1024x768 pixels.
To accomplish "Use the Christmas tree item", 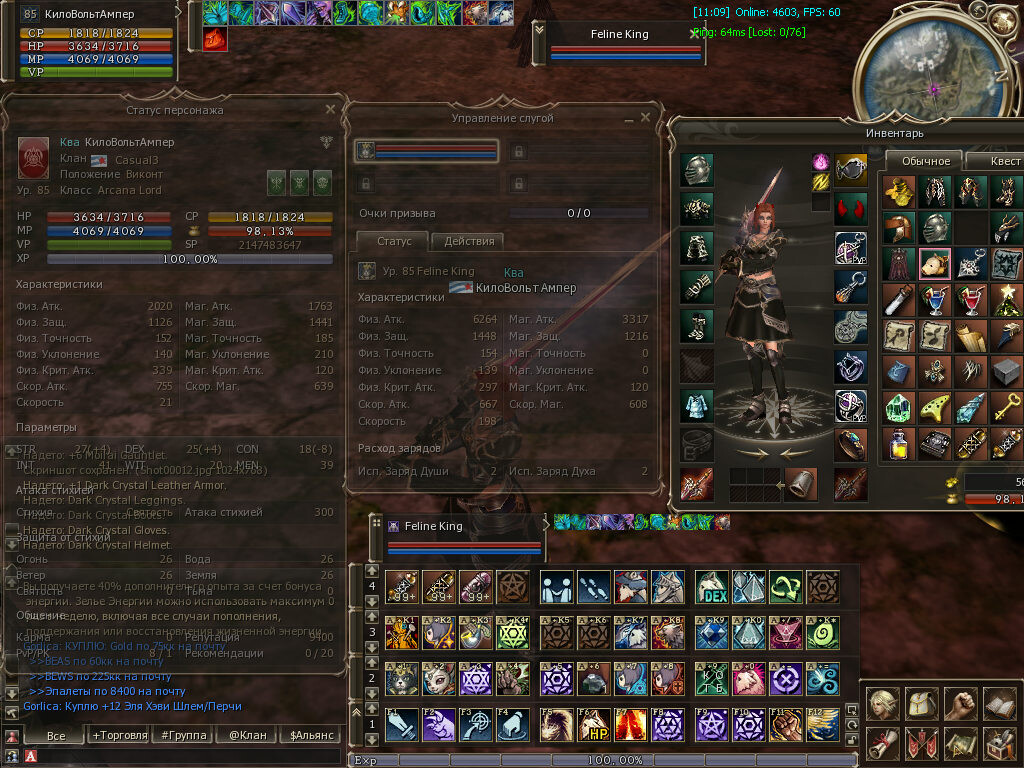I will click(x=1007, y=299).
